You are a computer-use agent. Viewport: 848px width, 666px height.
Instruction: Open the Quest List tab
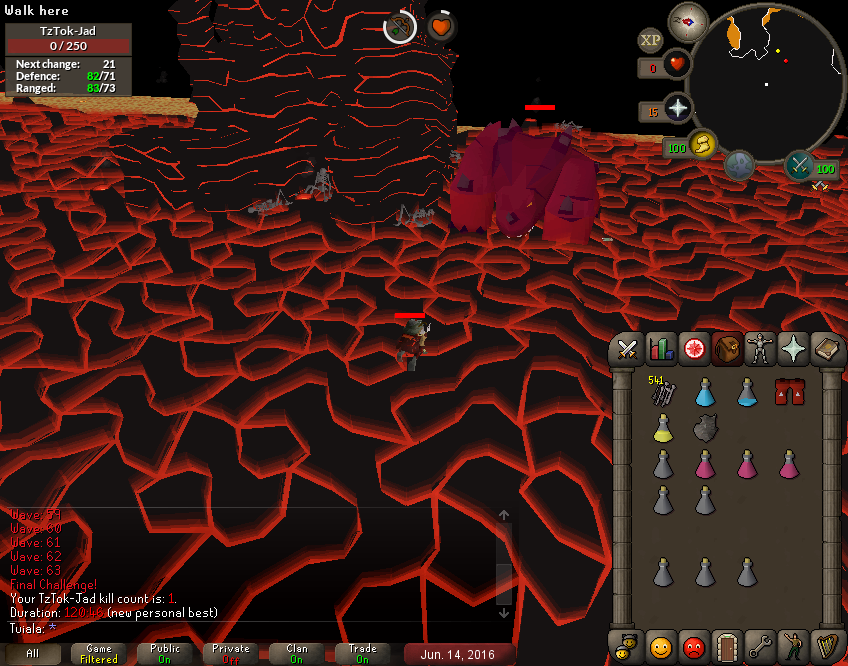pos(694,349)
